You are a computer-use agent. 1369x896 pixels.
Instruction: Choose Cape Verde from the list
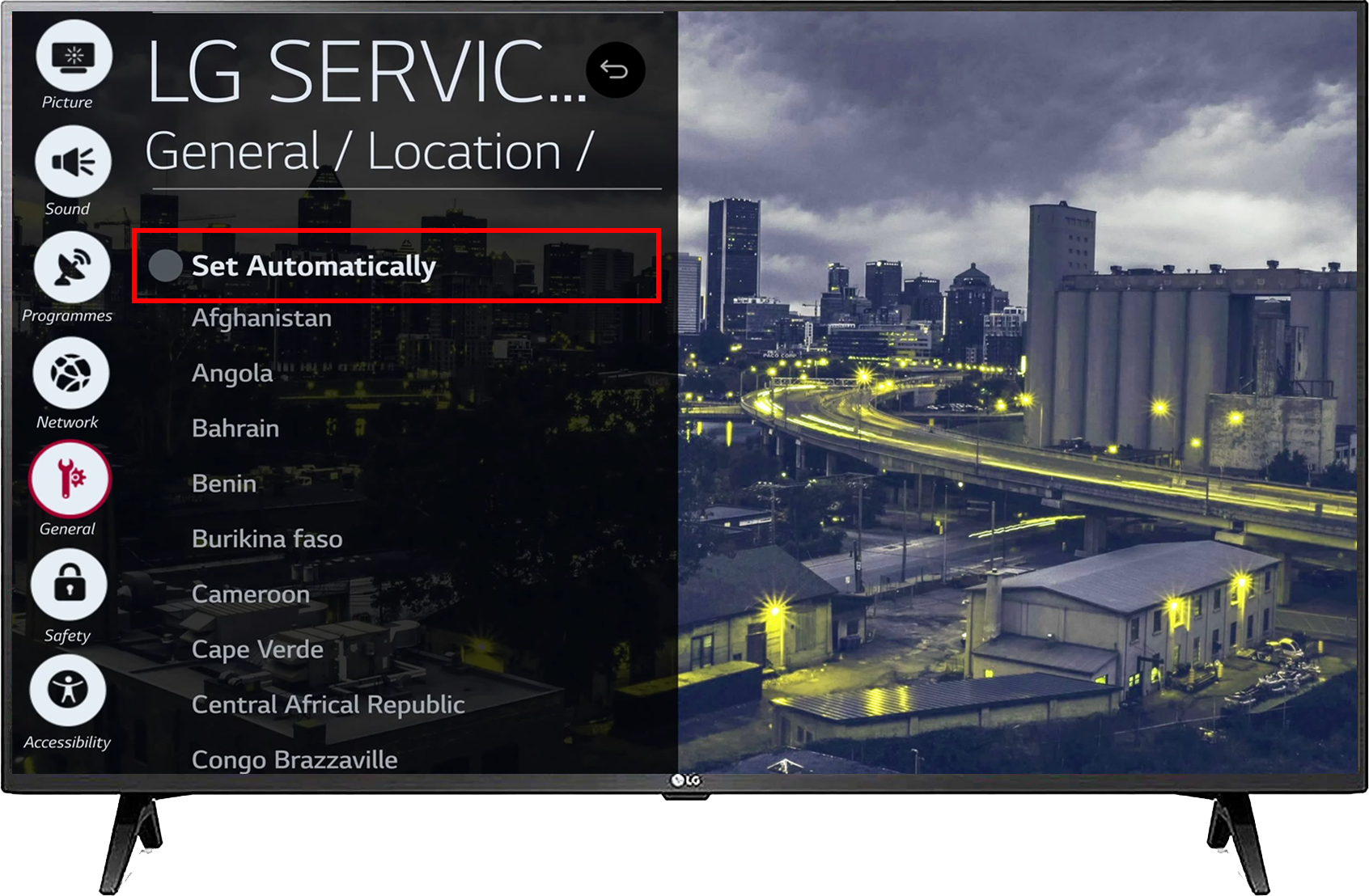click(x=257, y=649)
